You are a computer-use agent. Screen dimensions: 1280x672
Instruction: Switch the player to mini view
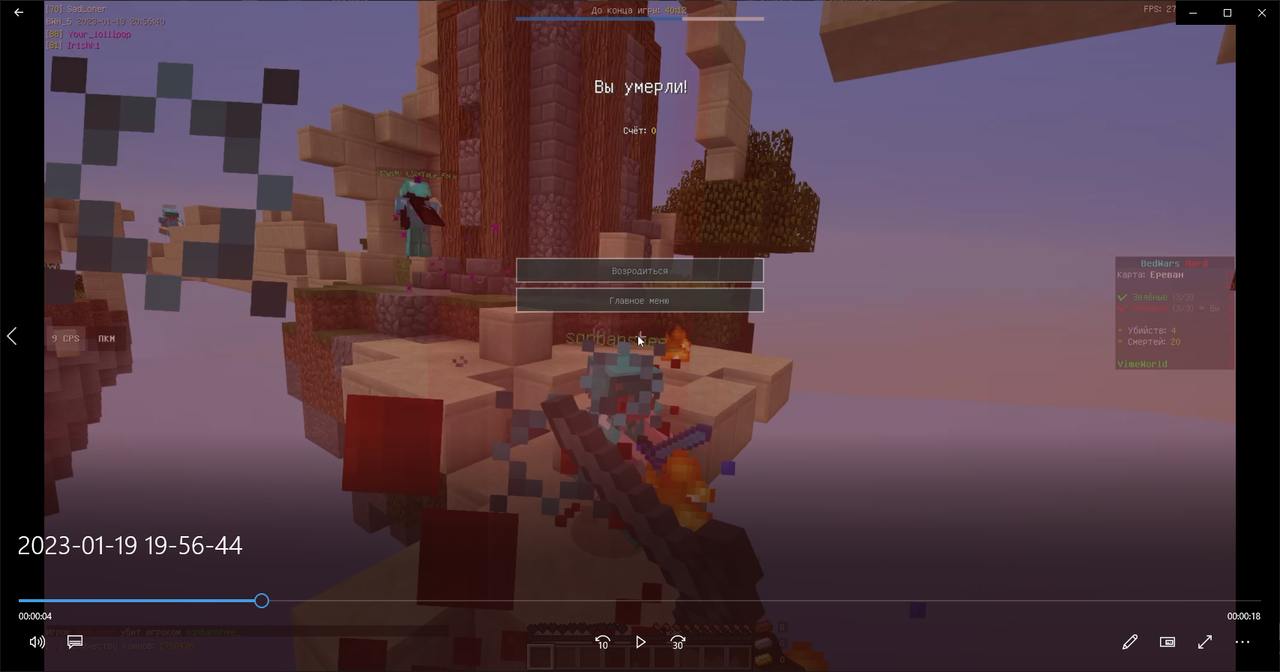click(1167, 642)
